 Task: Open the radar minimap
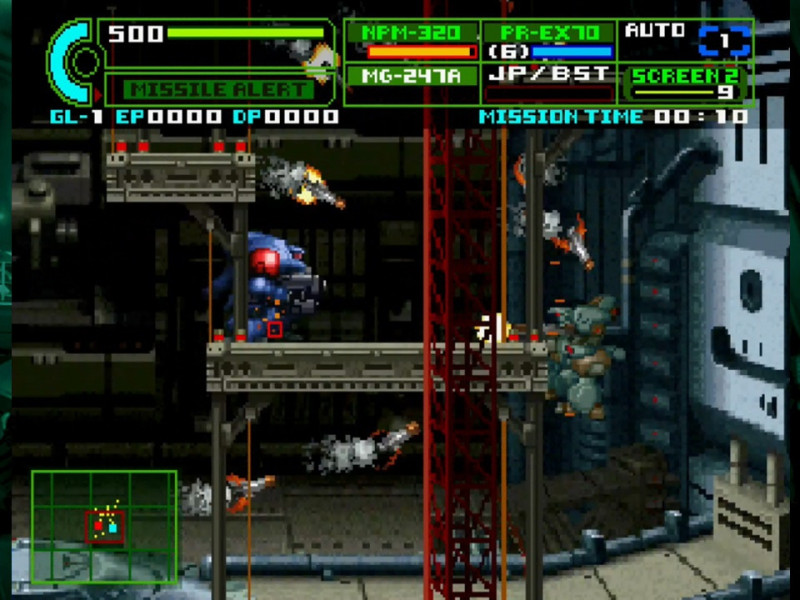tap(104, 527)
